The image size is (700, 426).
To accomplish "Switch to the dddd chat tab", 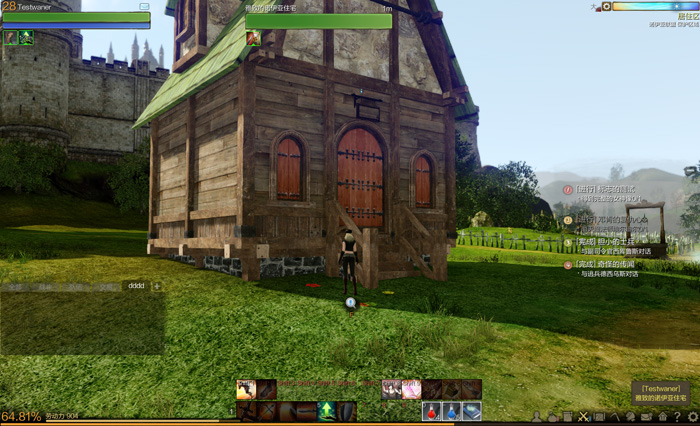I will pyautogui.click(x=136, y=286).
